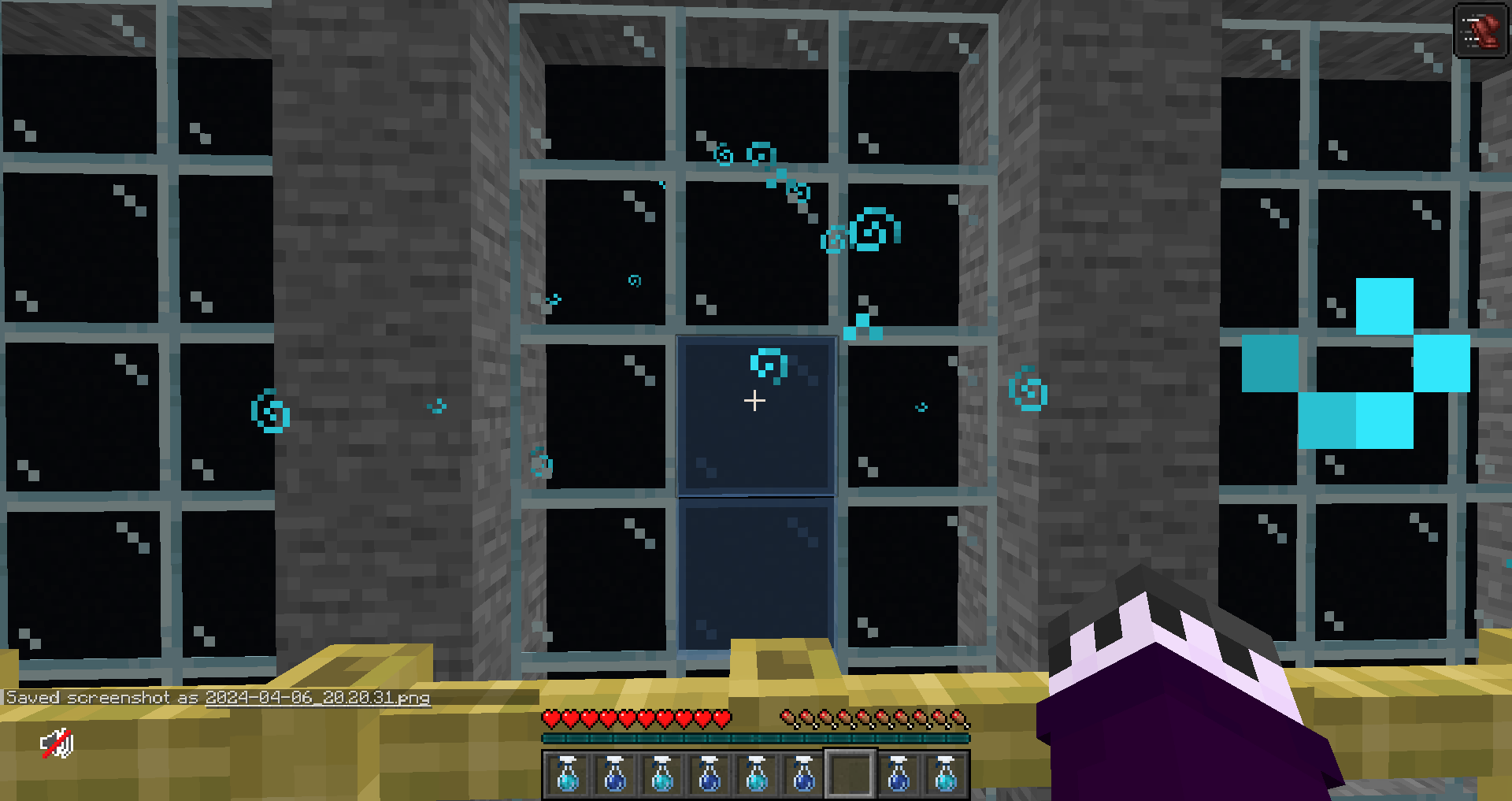Select the cyan potion in slot five
This screenshot has width=1512, height=801.
[x=757, y=776]
